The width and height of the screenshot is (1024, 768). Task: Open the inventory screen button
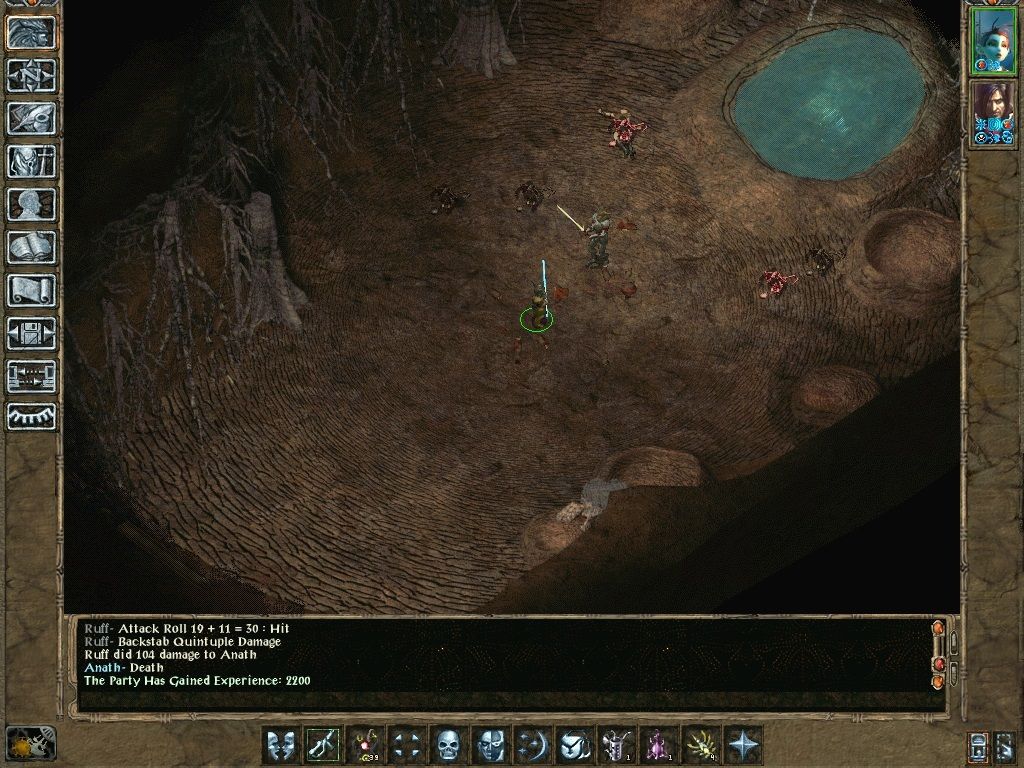pos(32,161)
